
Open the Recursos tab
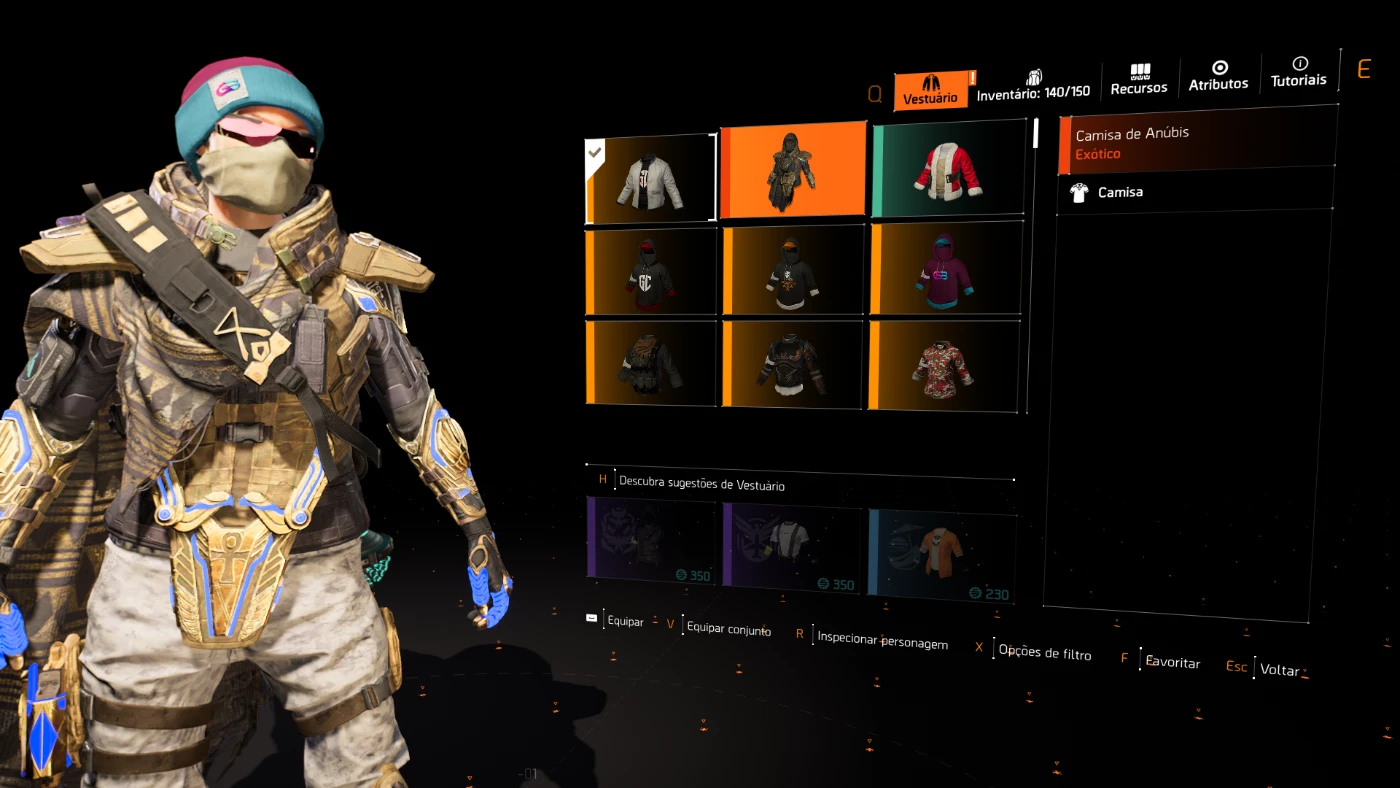pyautogui.click(x=1139, y=80)
